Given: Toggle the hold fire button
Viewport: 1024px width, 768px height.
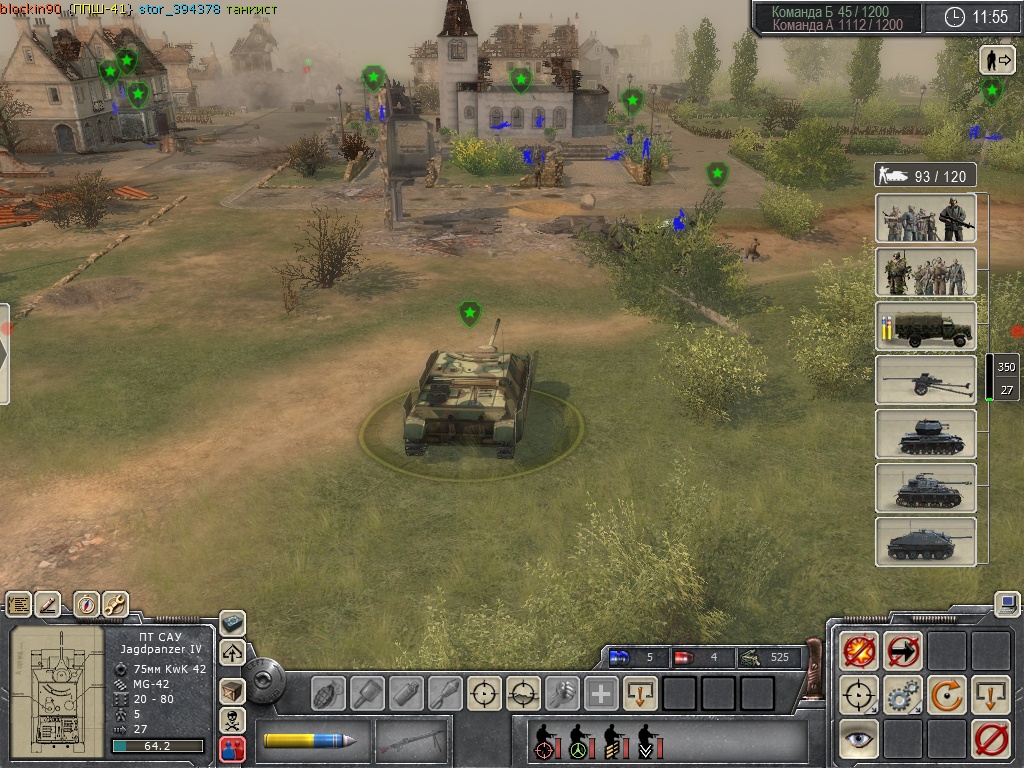Looking at the screenshot, I should pyautogui.click(x=859, y=651).
